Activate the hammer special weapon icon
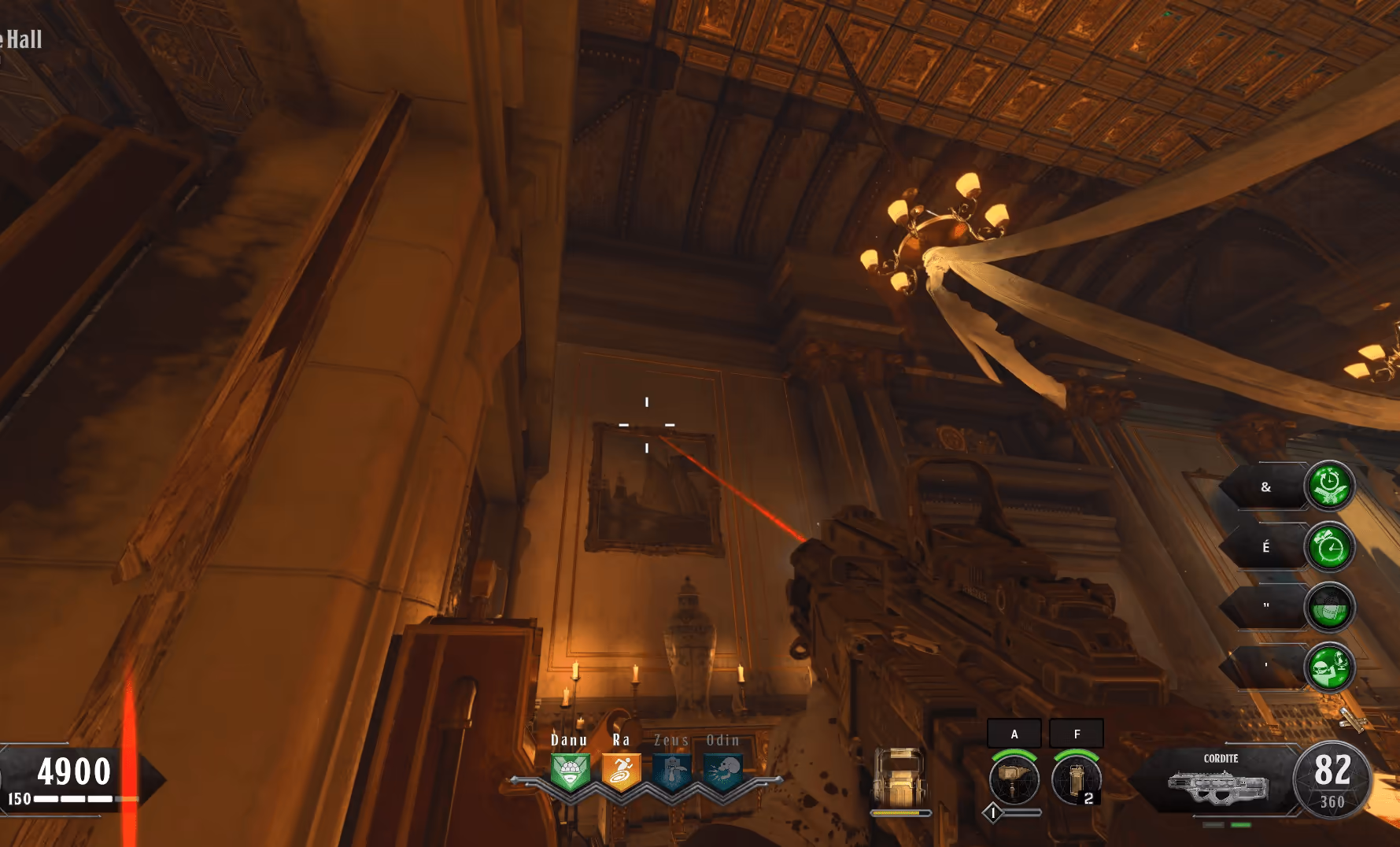Image resolution: width=1400 pixels, height=847 pixels. point(1014,779)
